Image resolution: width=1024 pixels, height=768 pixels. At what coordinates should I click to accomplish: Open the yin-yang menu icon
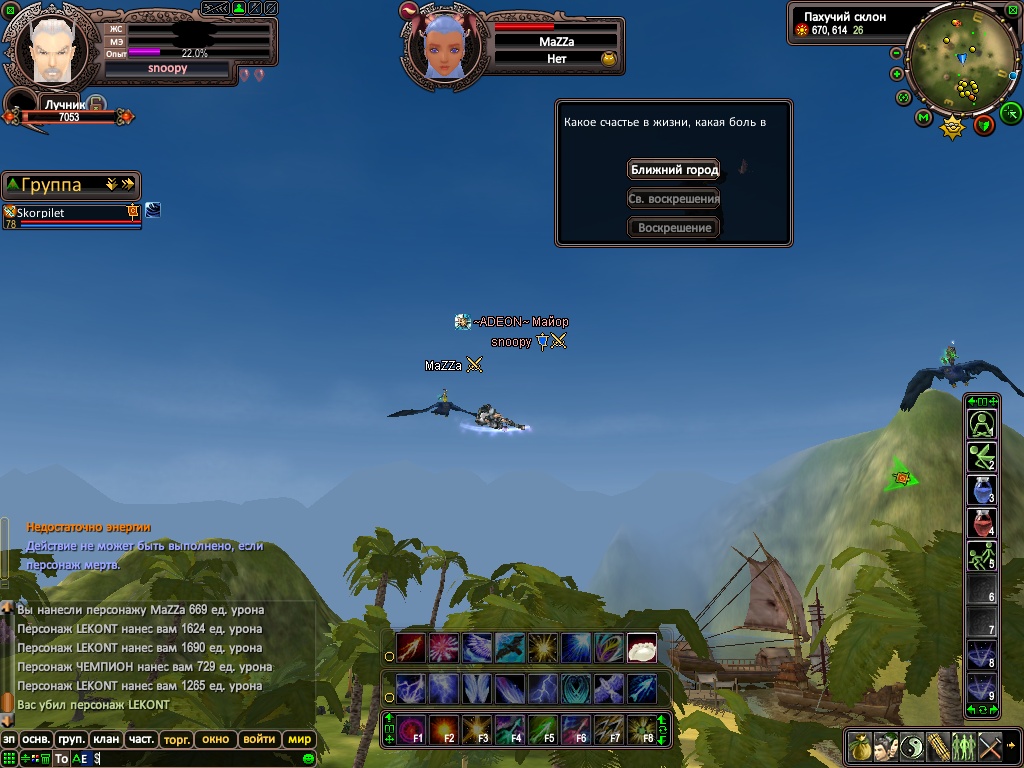tap(912, 746)
